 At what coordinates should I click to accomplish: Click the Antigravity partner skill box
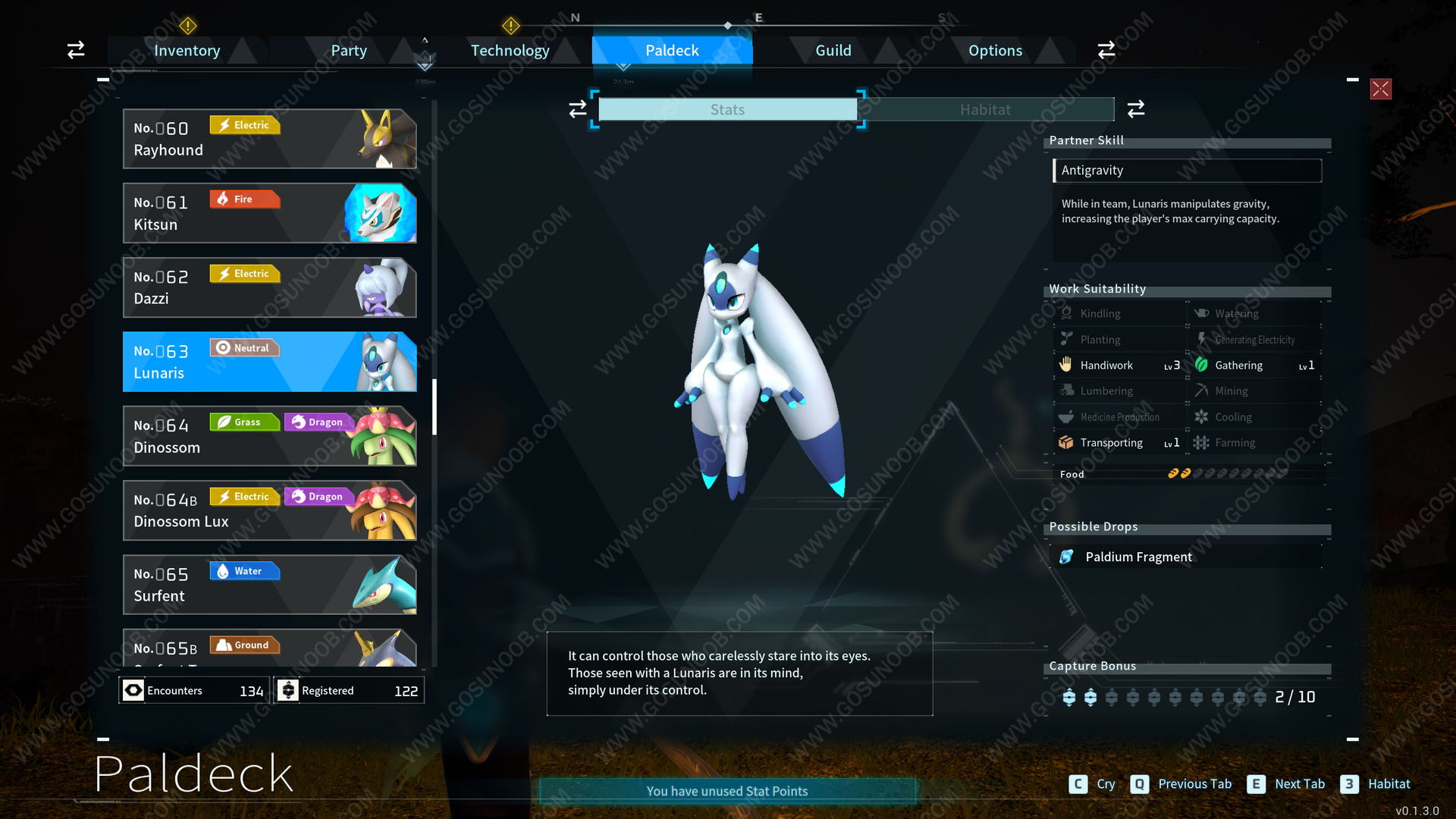pyautogui.click(x=1187, y=171)
